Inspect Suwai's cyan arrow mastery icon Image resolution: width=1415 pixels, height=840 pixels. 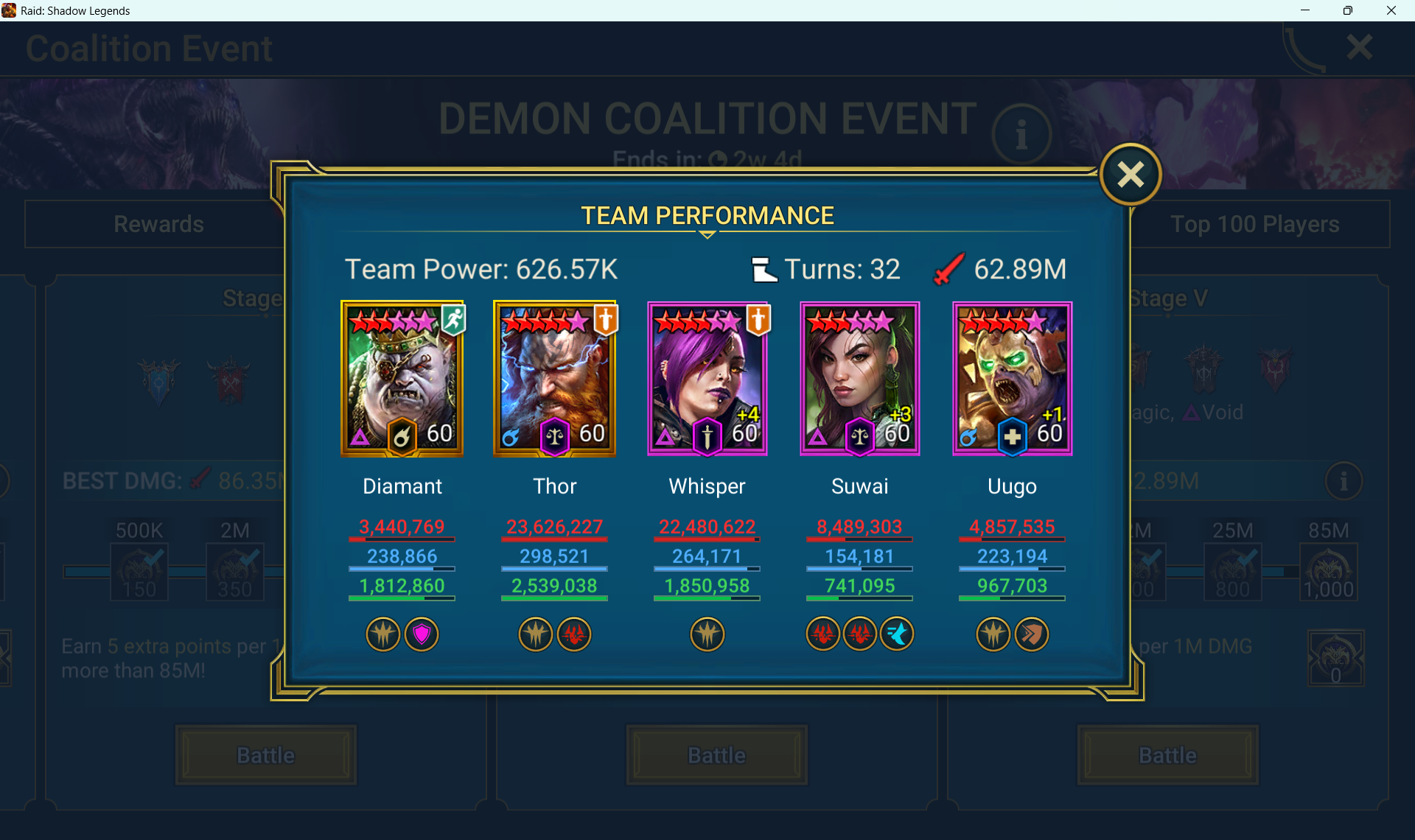click(x=898, y=634)
